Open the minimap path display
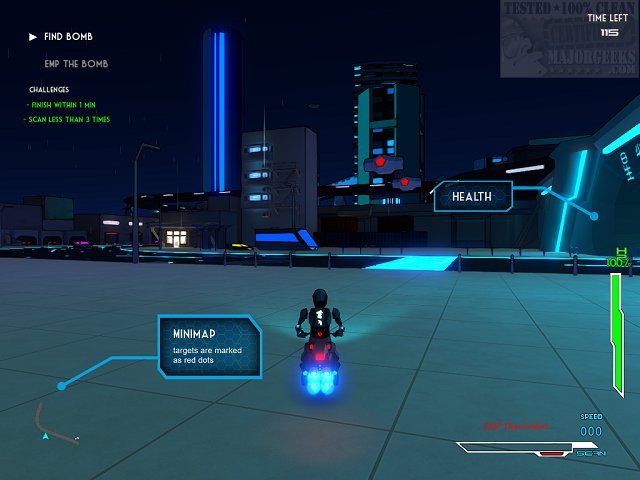 55,424
